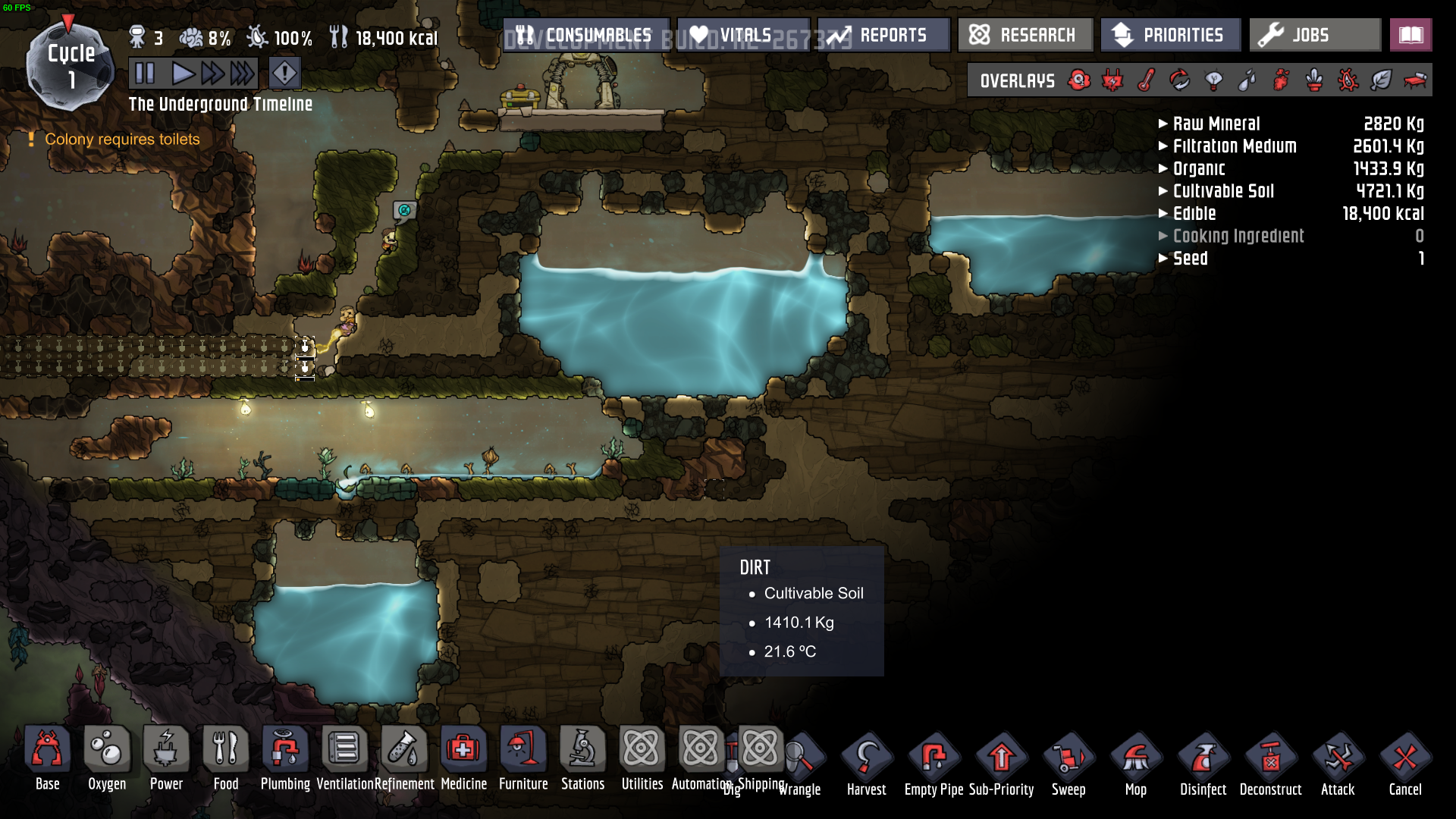The height and width of the screenshot is (819, 1456).
Task: Click the Colony requires toilets alert
Action: 122,140
